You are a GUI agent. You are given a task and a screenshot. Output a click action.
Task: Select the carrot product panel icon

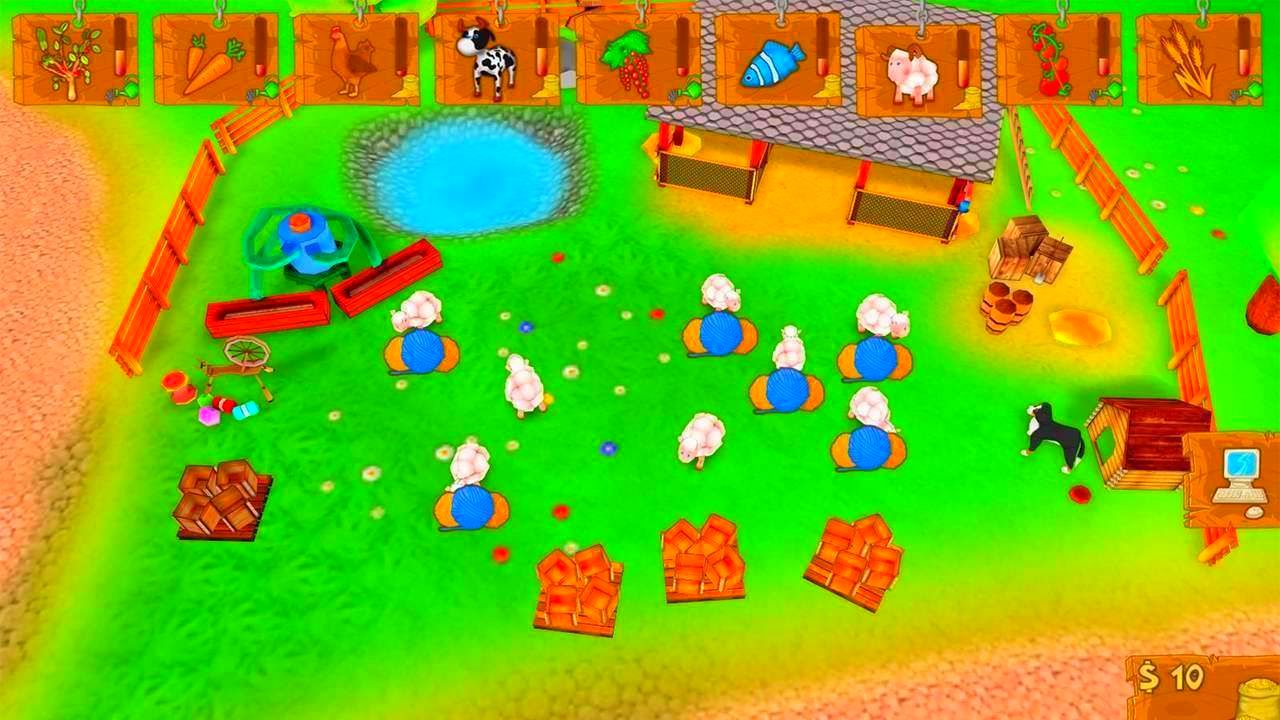pos(212,60)
